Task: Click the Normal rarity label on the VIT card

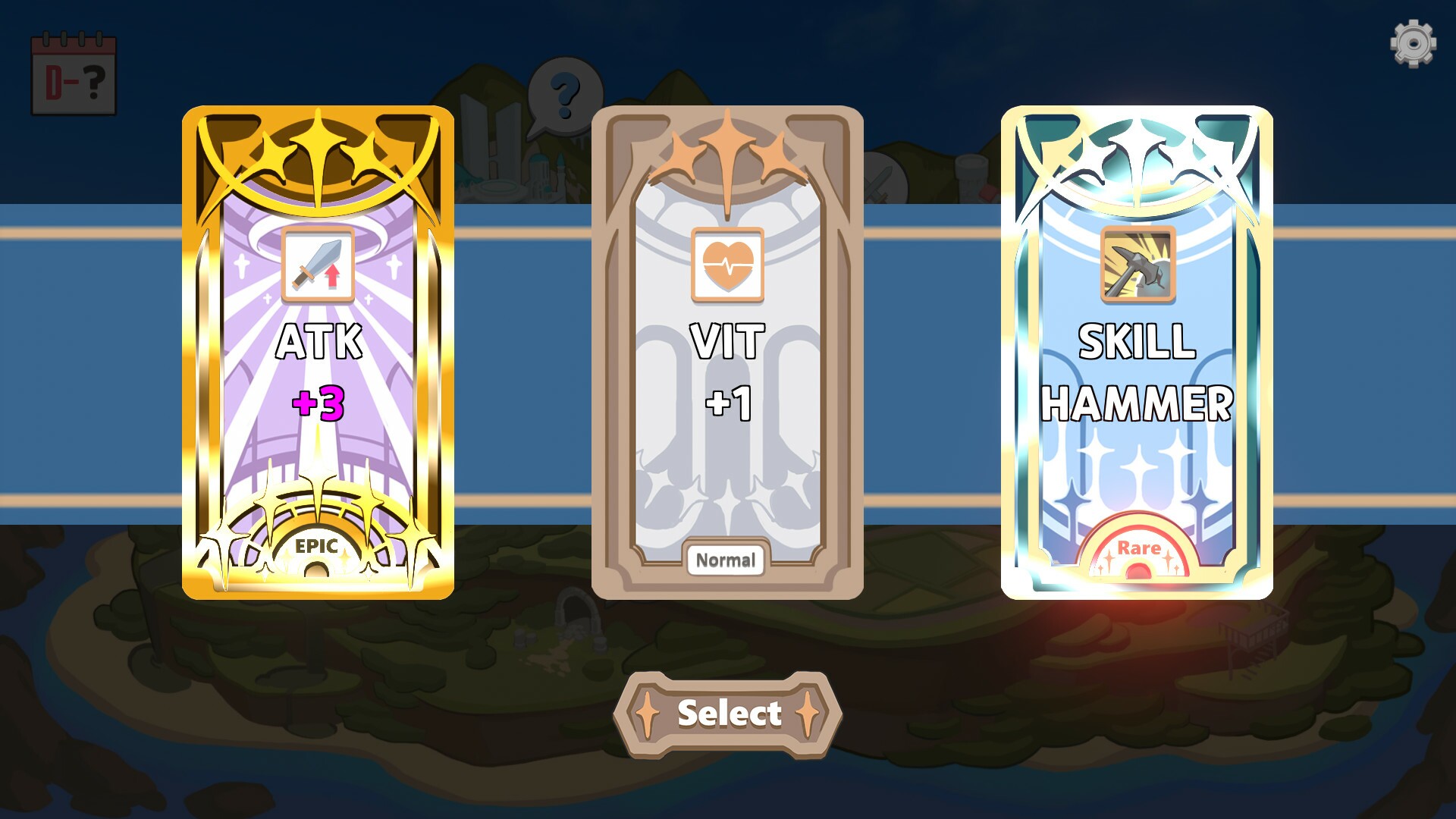Action: [726, 561]
